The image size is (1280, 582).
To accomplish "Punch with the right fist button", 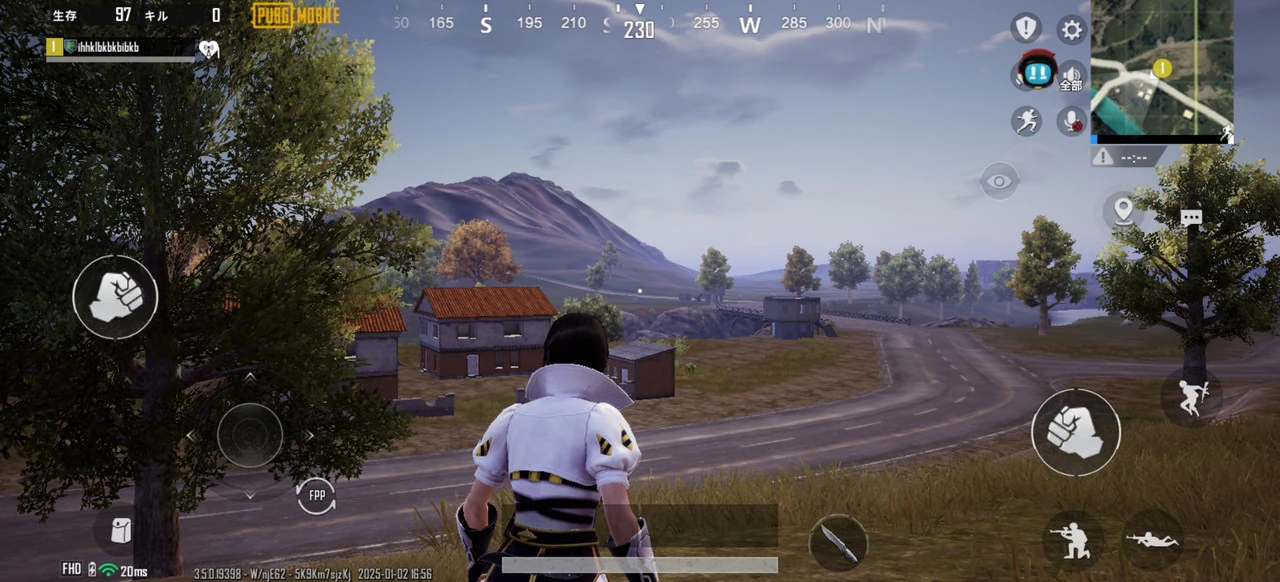I will click(1075, 432).
